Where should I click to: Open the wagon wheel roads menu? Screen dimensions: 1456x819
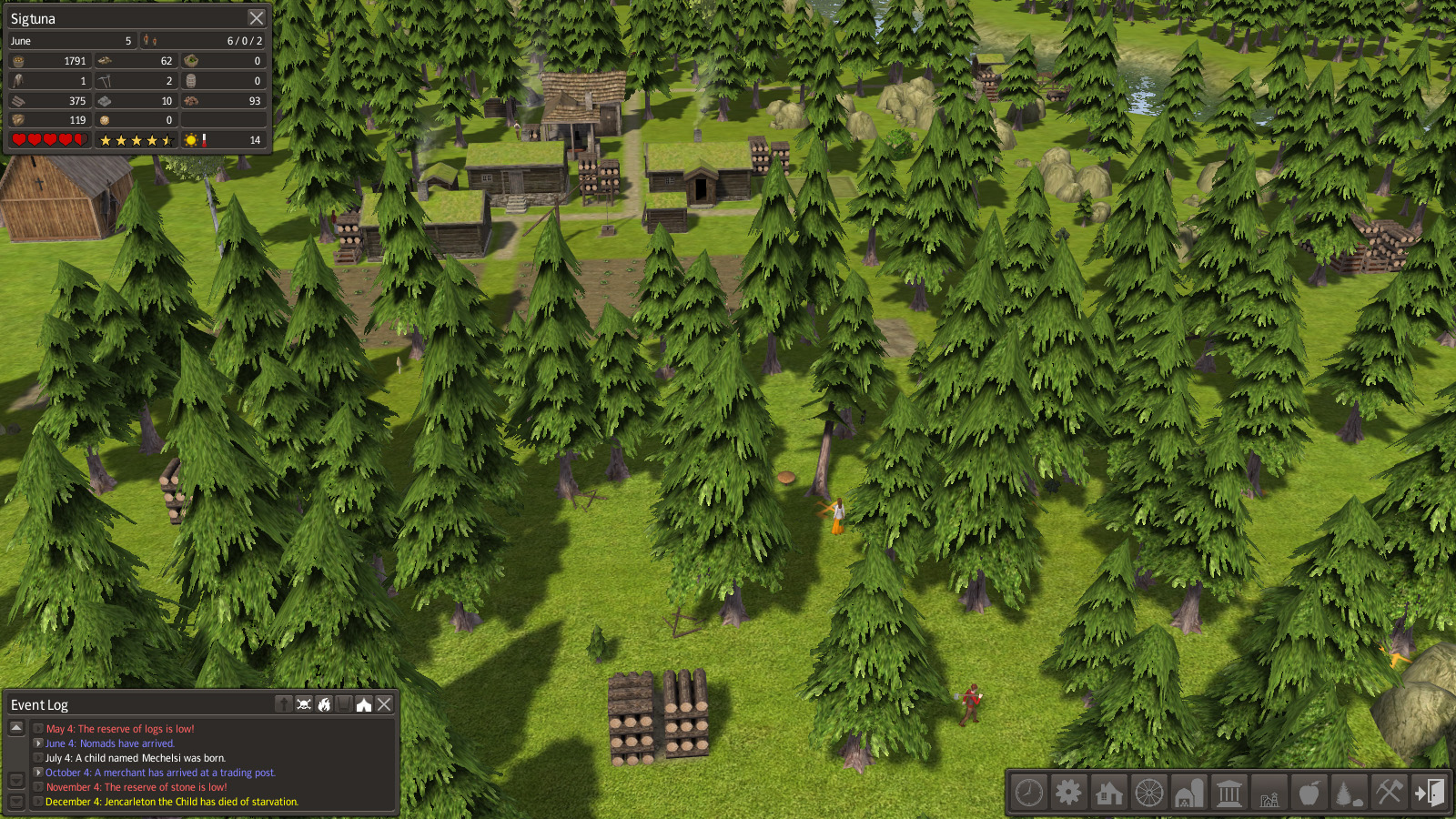tap(1149, 793)
